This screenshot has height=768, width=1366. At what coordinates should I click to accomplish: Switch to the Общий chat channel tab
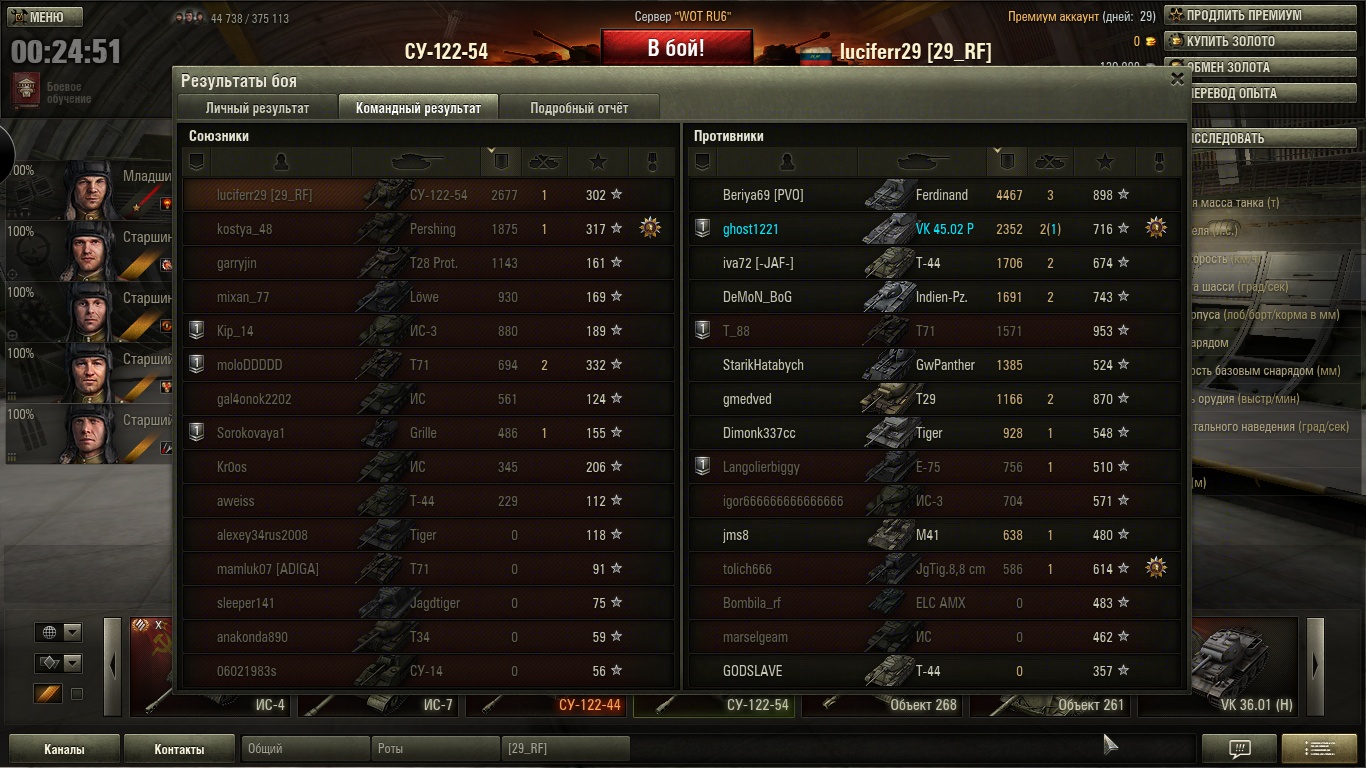click(x=305, y=749)
